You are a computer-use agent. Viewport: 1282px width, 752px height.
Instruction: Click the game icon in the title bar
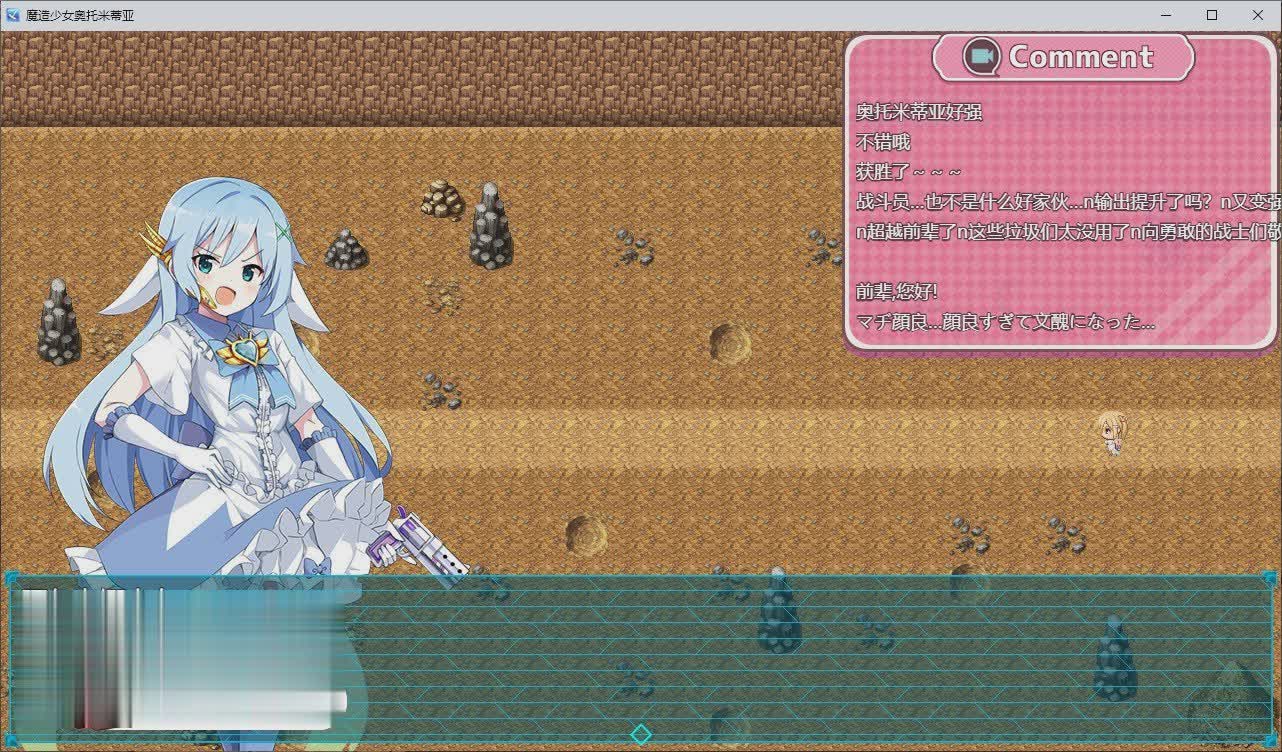point(12,15)
